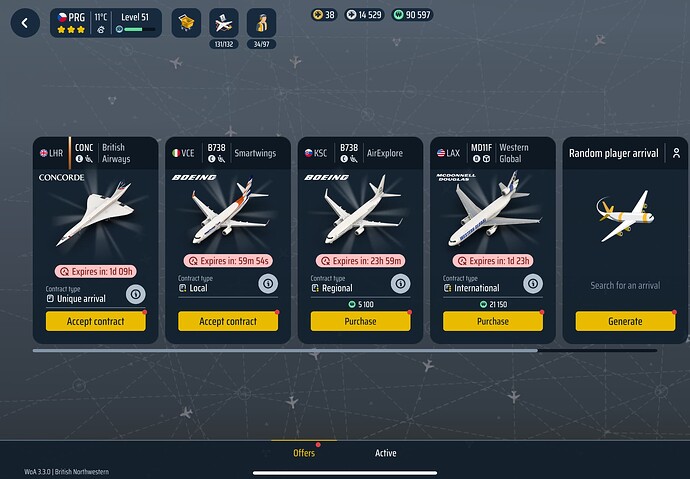
Task: Generate a random player arrival
Action: click(625, 321)
